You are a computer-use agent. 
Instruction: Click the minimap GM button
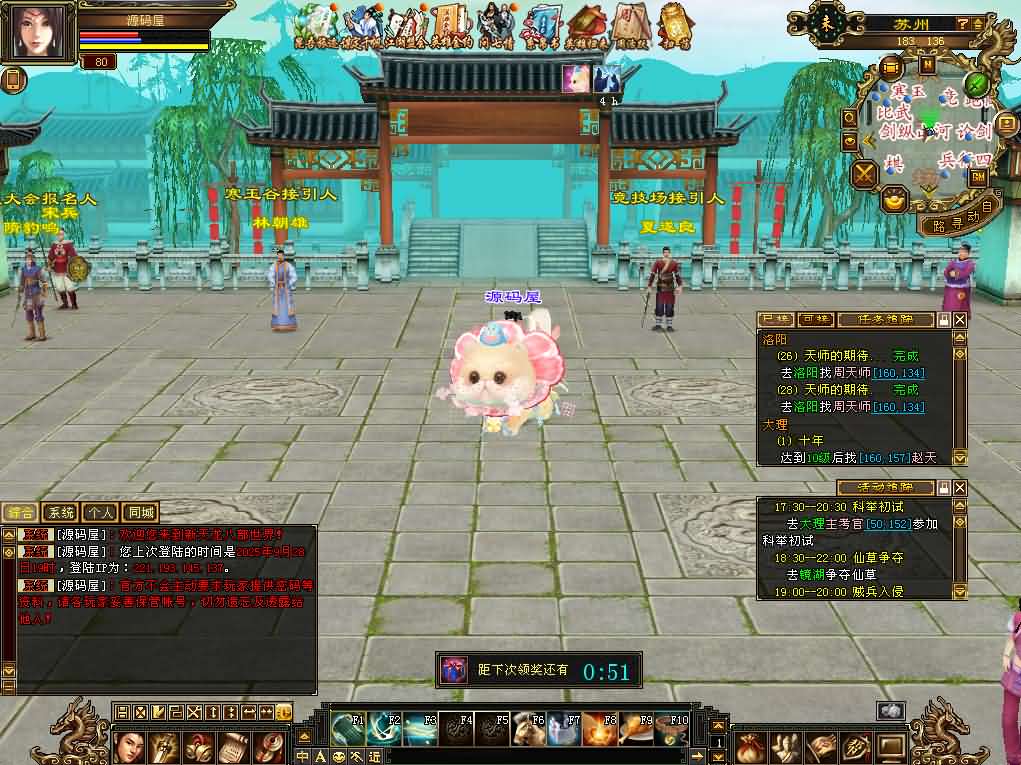979,176
